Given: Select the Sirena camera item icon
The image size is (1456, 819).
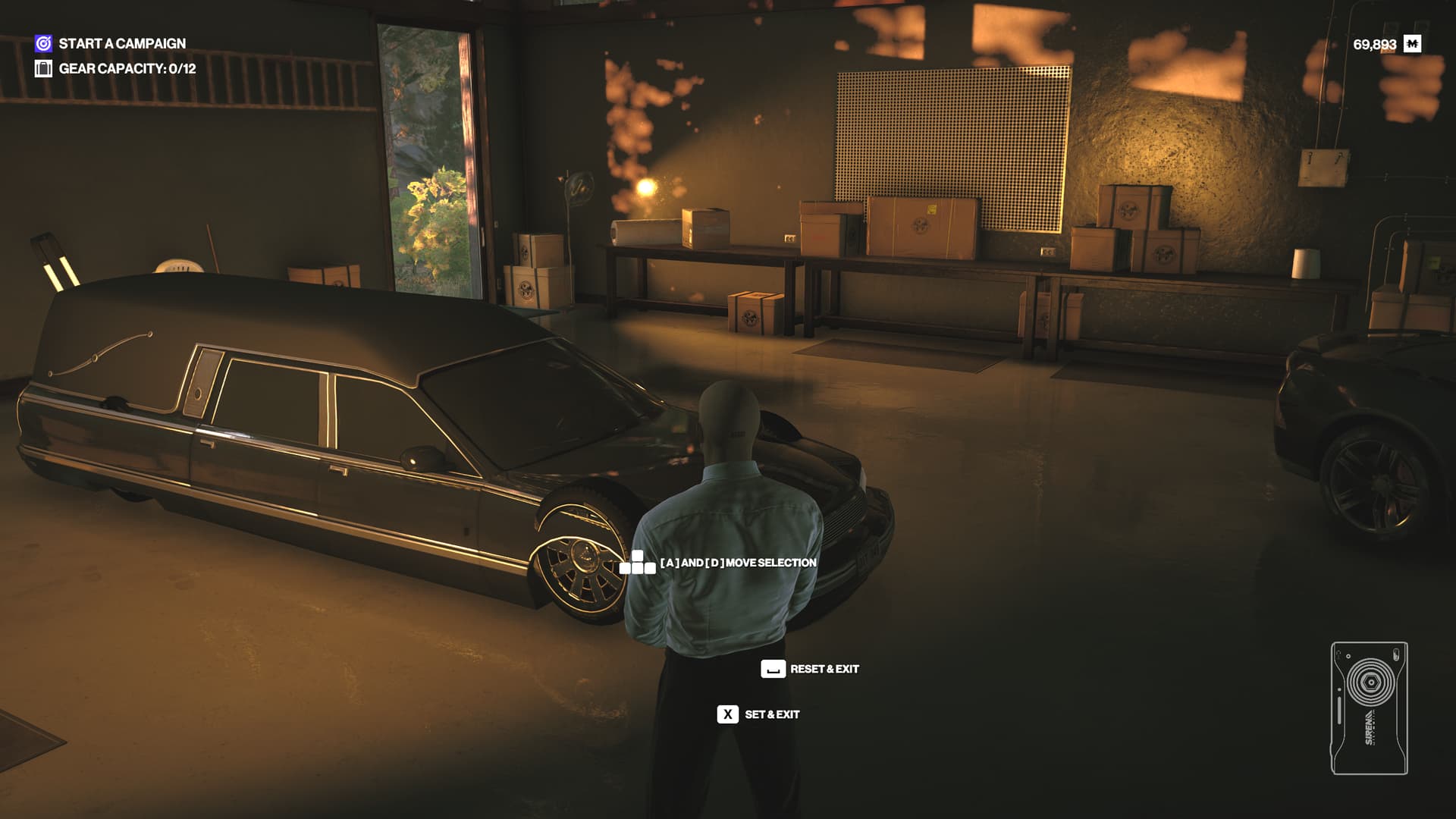Looking at the screenshot, I should pos(1369,708).
